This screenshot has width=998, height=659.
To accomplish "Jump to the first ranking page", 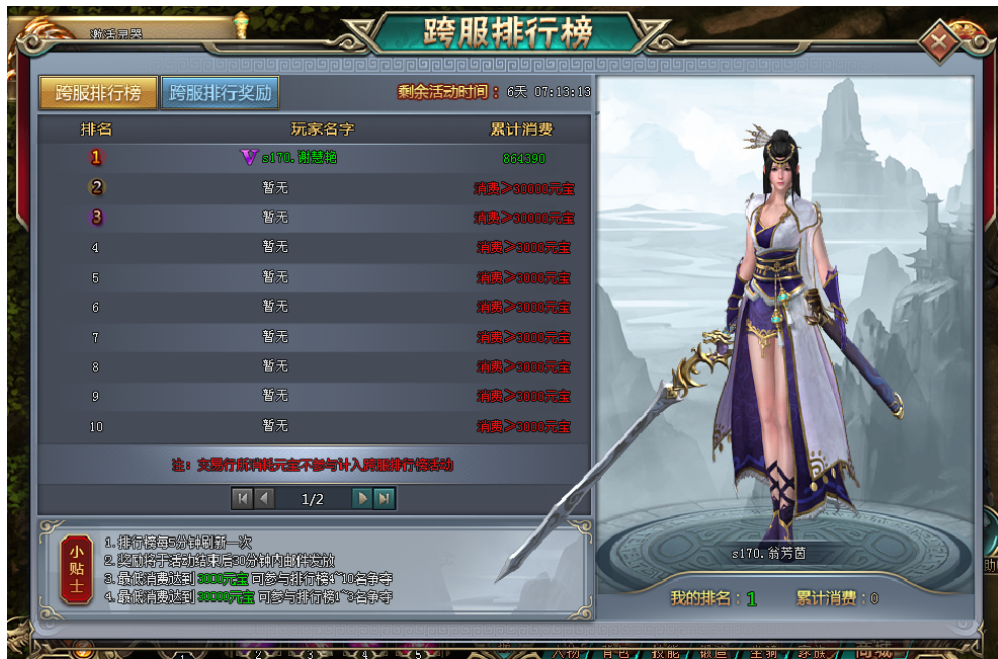I will [x=242, y=497].
